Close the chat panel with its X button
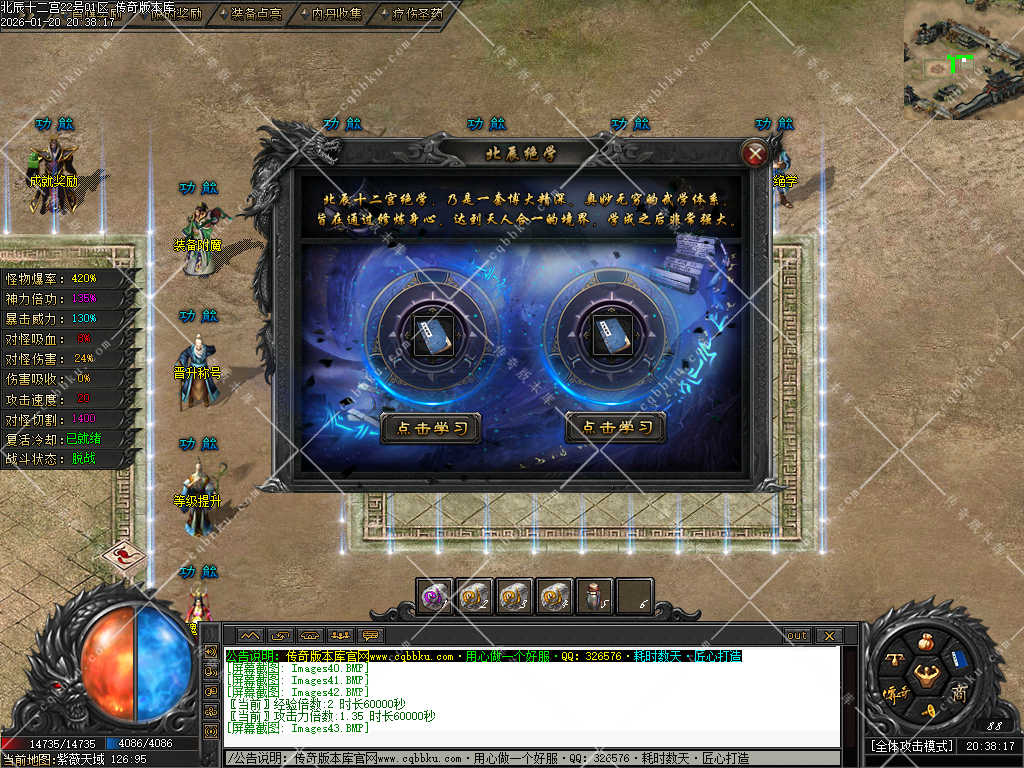Image resolution: width=1024 pixels, height=768 pixels. click(x=828, y=636)
